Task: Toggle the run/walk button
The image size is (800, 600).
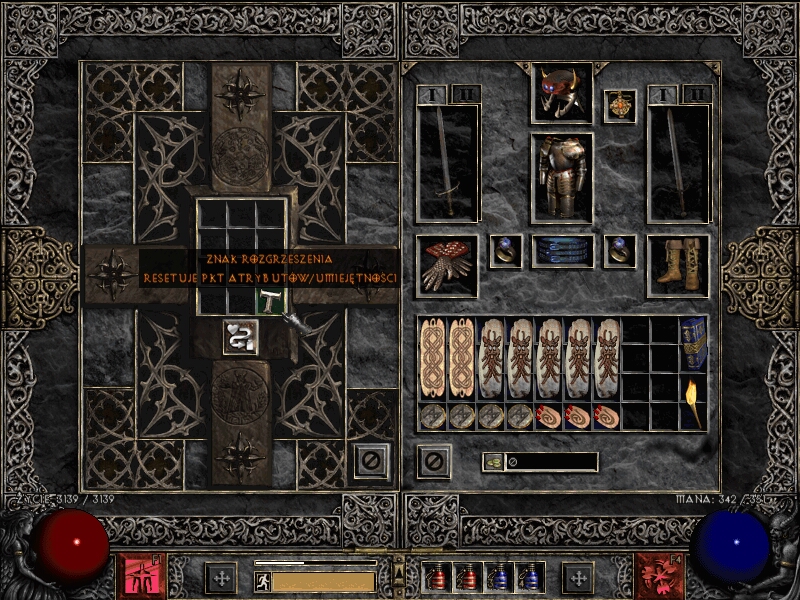Action: click(262, 580)
